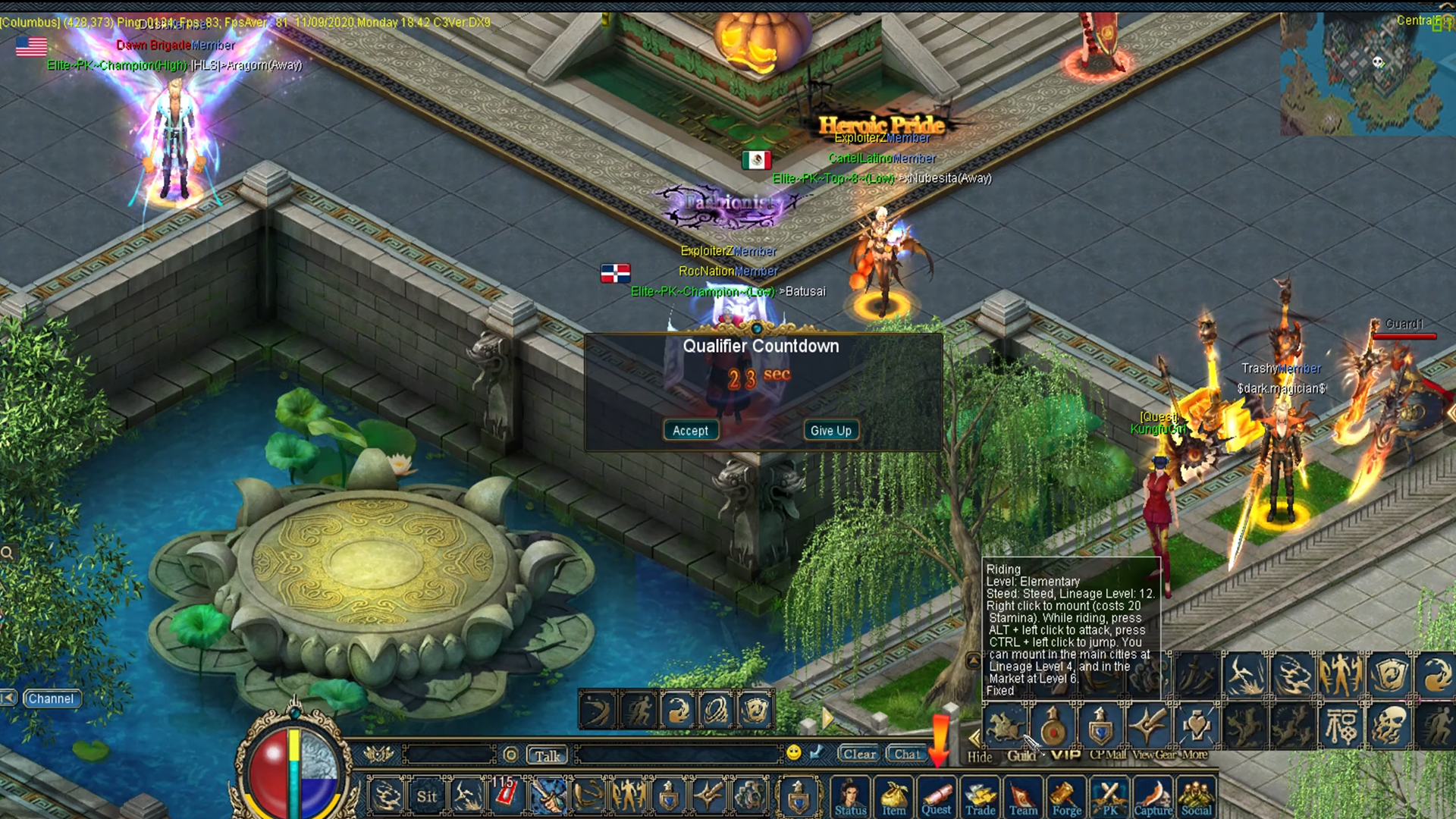Click the chat message input field
This screenshot has width=1456, height=819.
[679, 755]
